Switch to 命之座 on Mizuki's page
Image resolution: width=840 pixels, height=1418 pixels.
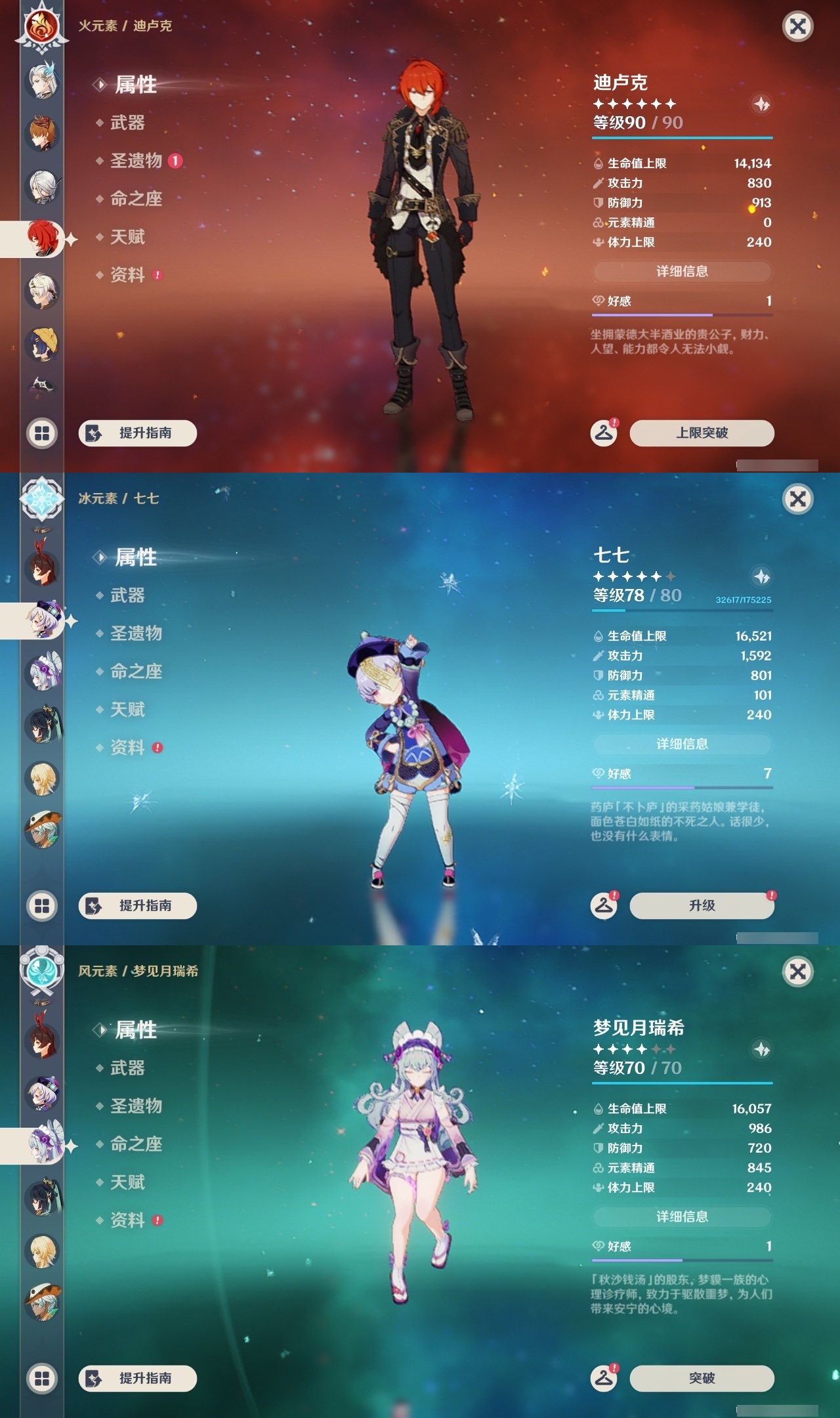point(135,1145)
